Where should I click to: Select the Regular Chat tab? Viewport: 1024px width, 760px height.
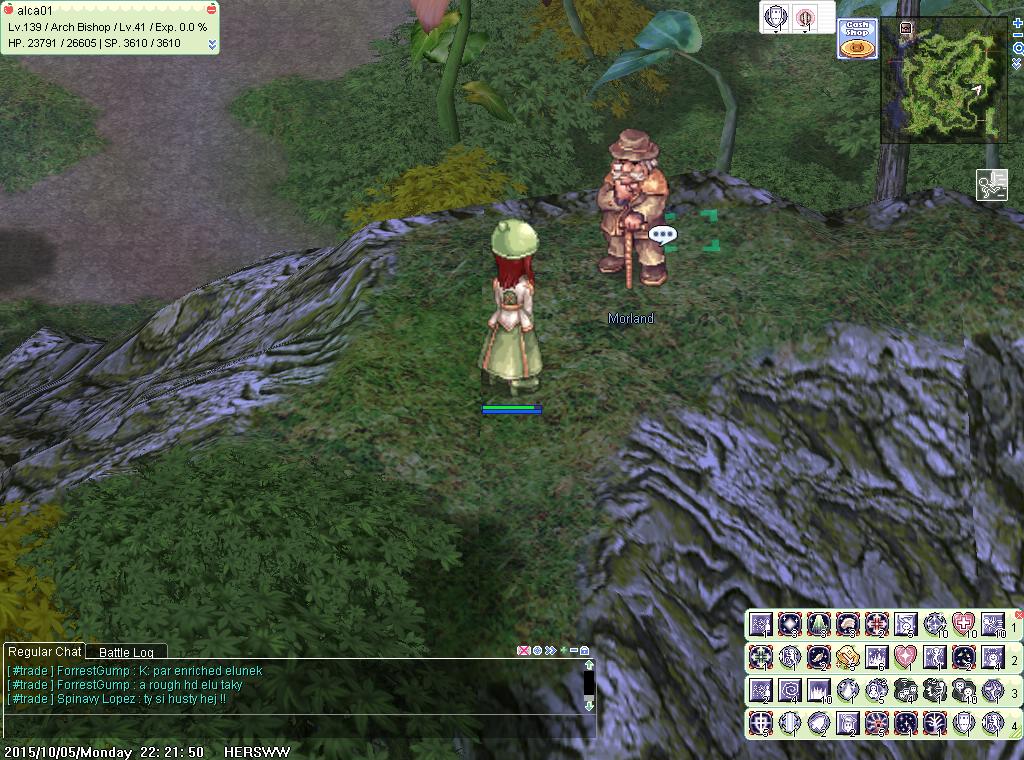(x=44, y=652)
